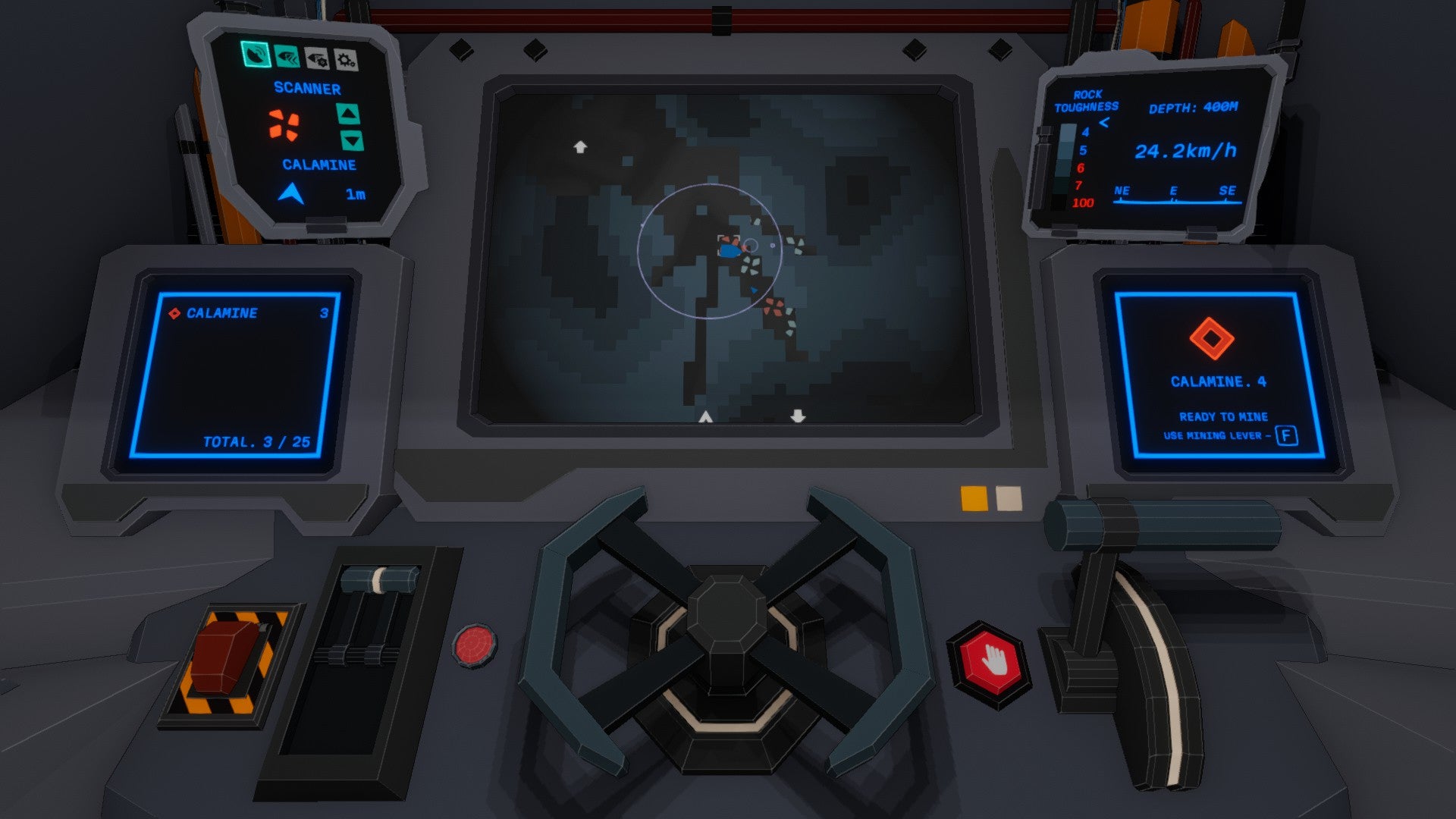
Task: Switch to the active satellite scanner tab
Action: click(256, 54)
